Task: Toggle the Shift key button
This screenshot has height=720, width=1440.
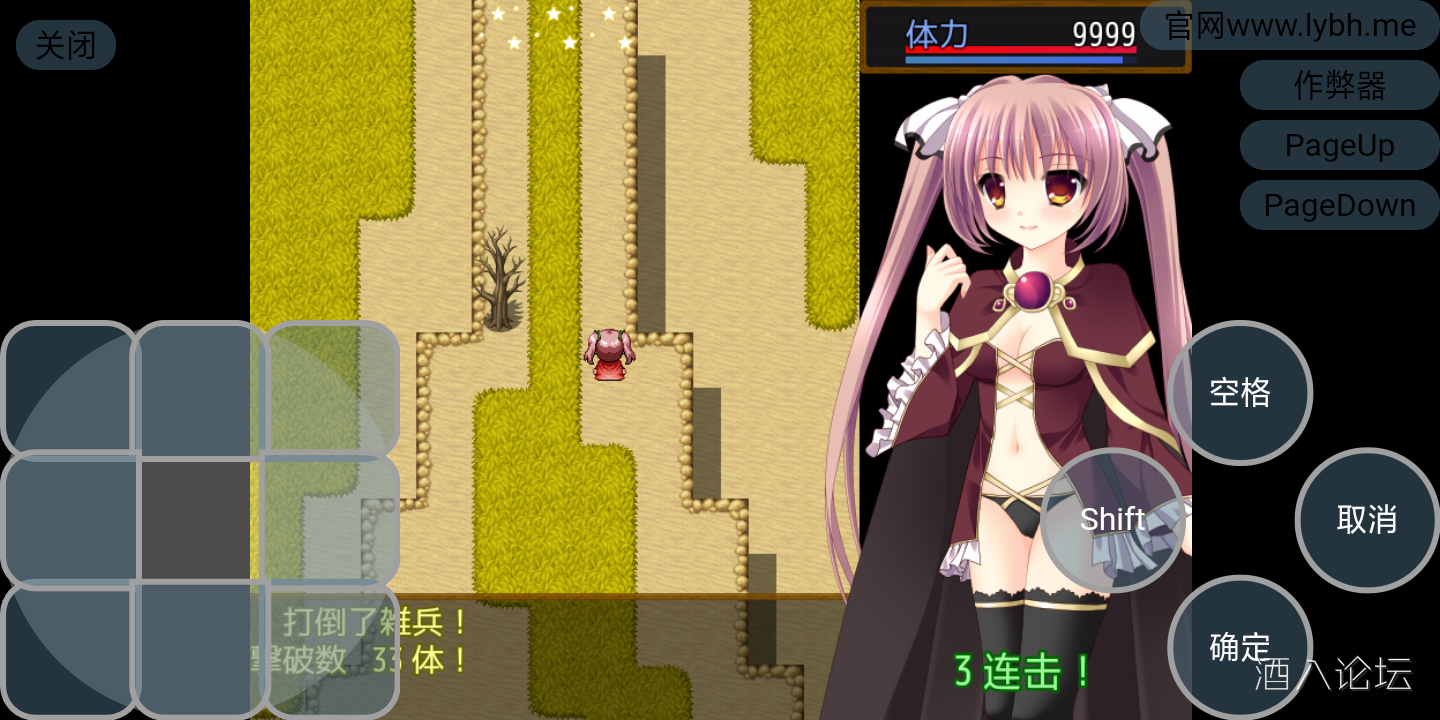Action: tap(1113, 519)
